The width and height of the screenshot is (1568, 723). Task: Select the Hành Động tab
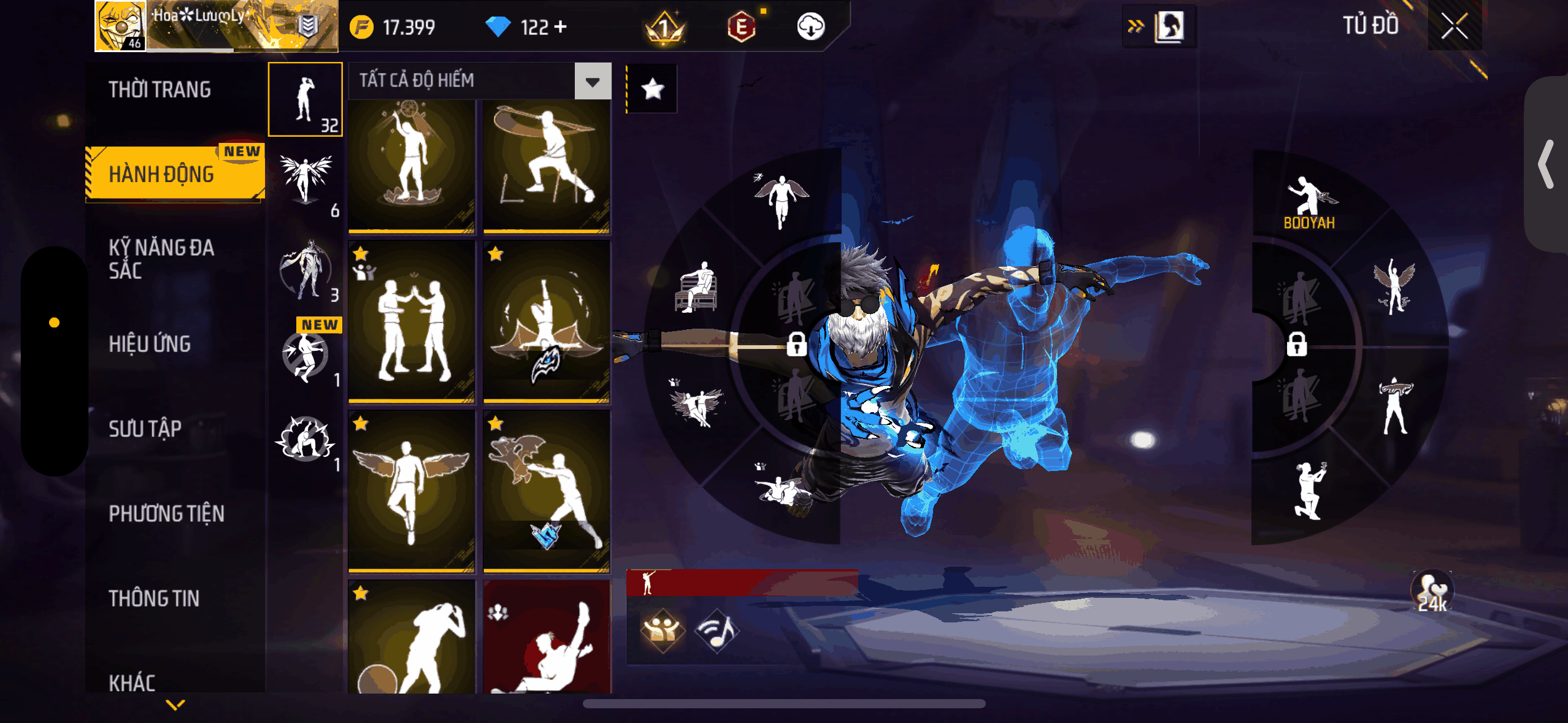(x=162, y=174)
